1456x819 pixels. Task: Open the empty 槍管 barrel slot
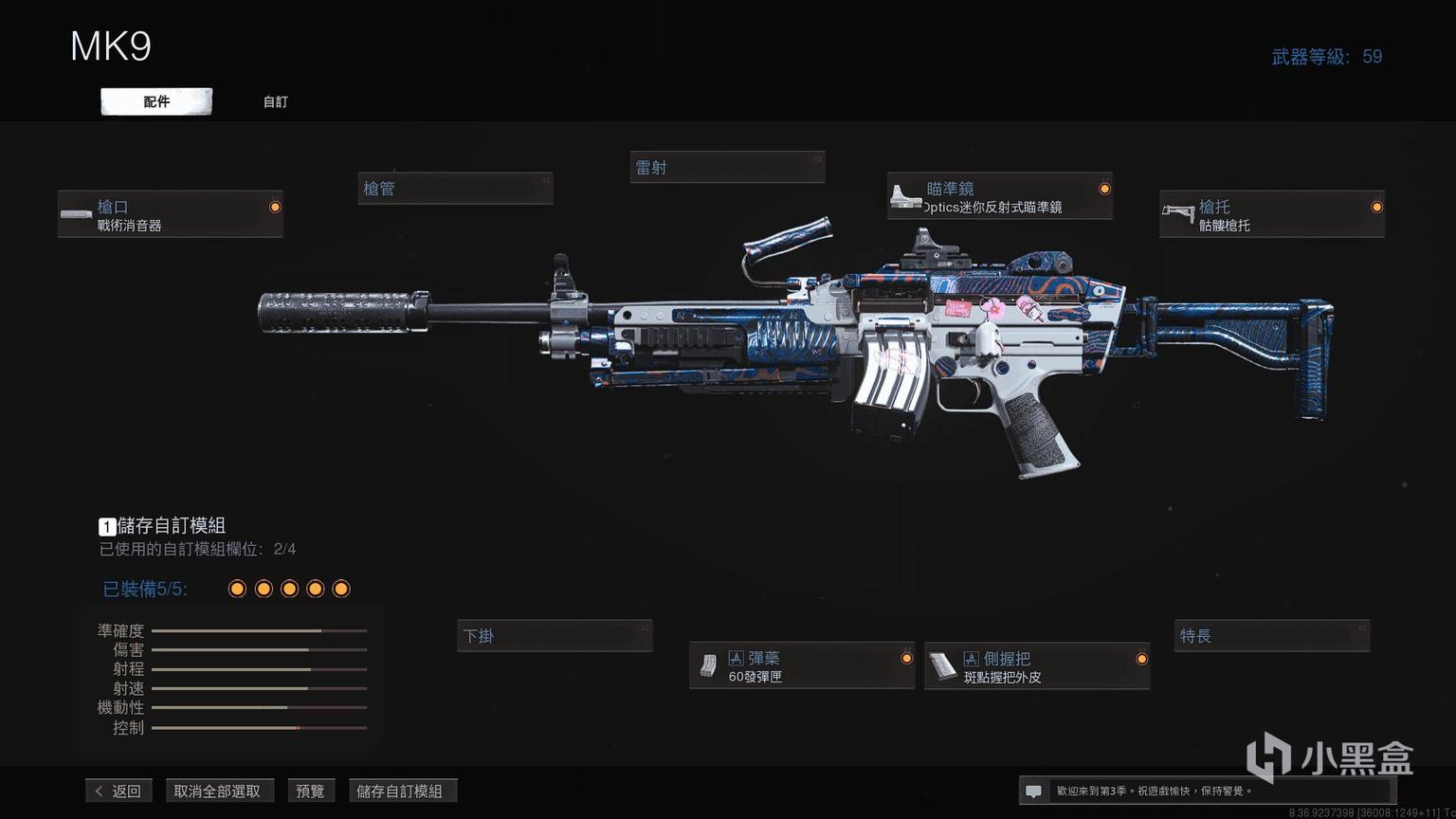(455, 189)
